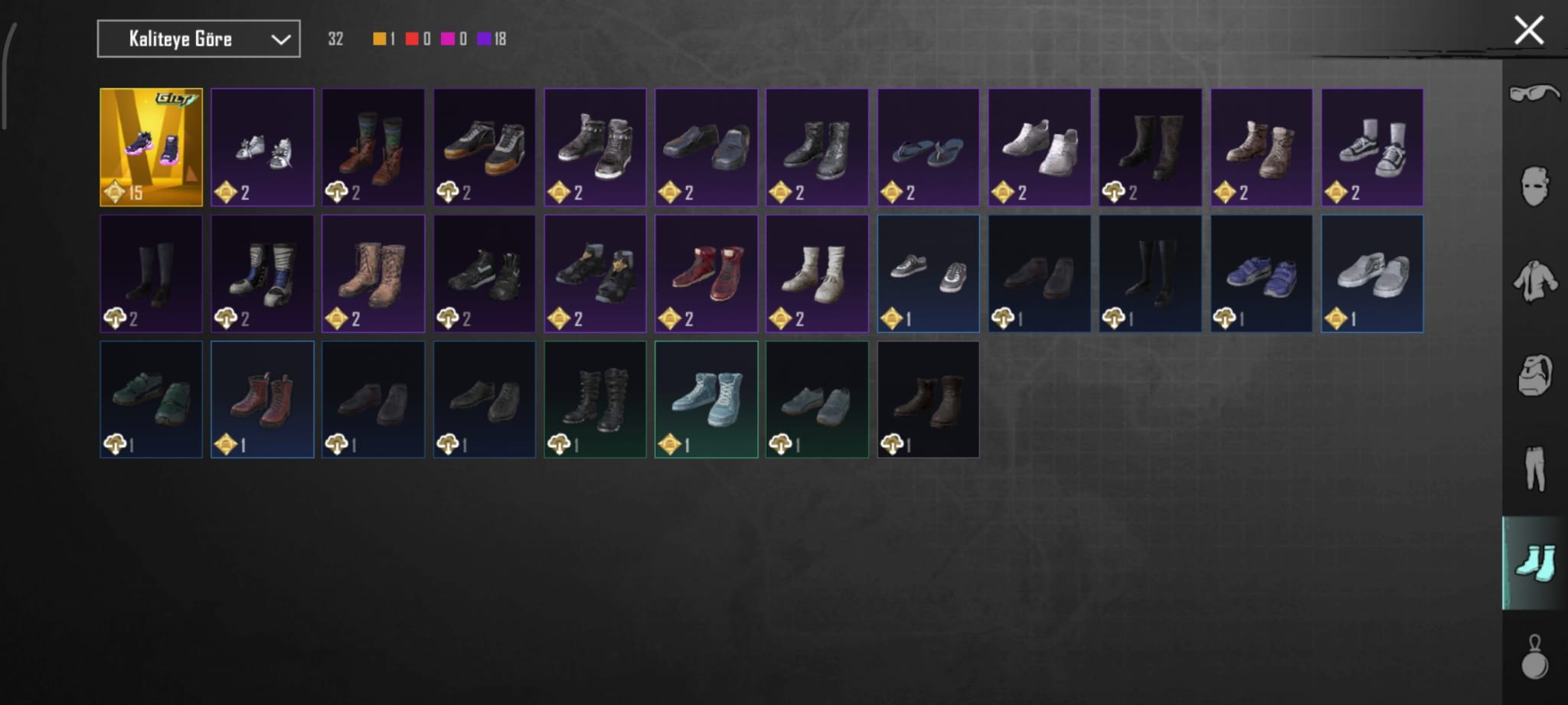The width and height of the screenshot is (1568, 705).
Task: Pick the tan lace-up boots
Action: (373, 273)
